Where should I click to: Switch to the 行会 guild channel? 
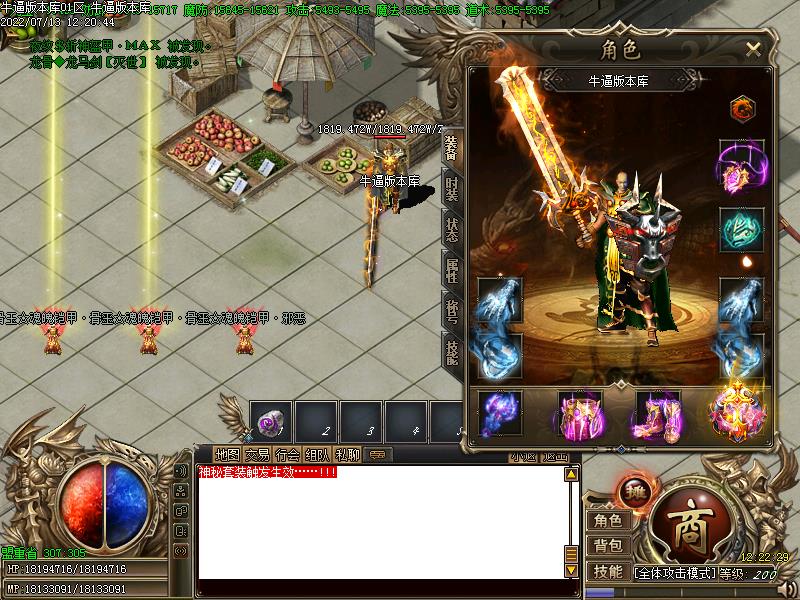coord(287,454)
